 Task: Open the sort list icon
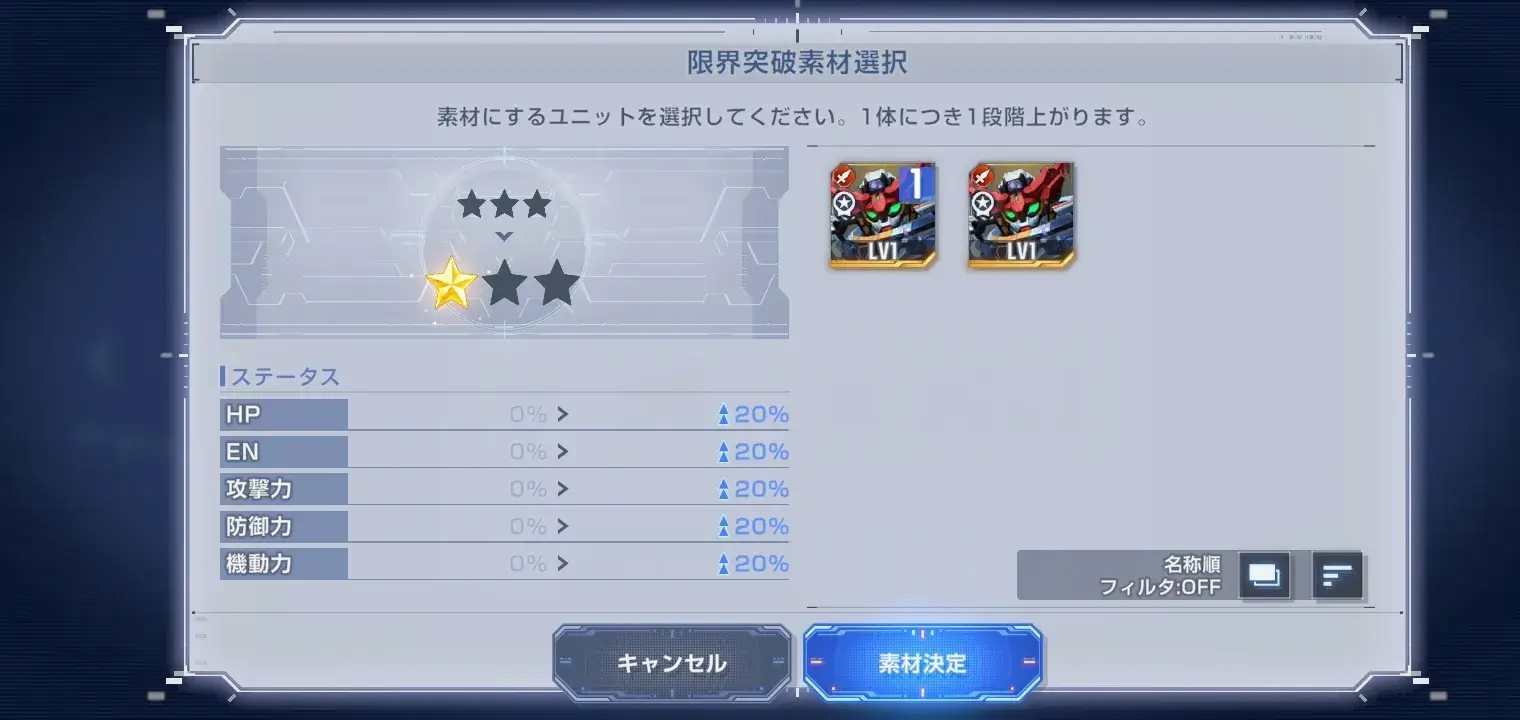coord(1338,575)
